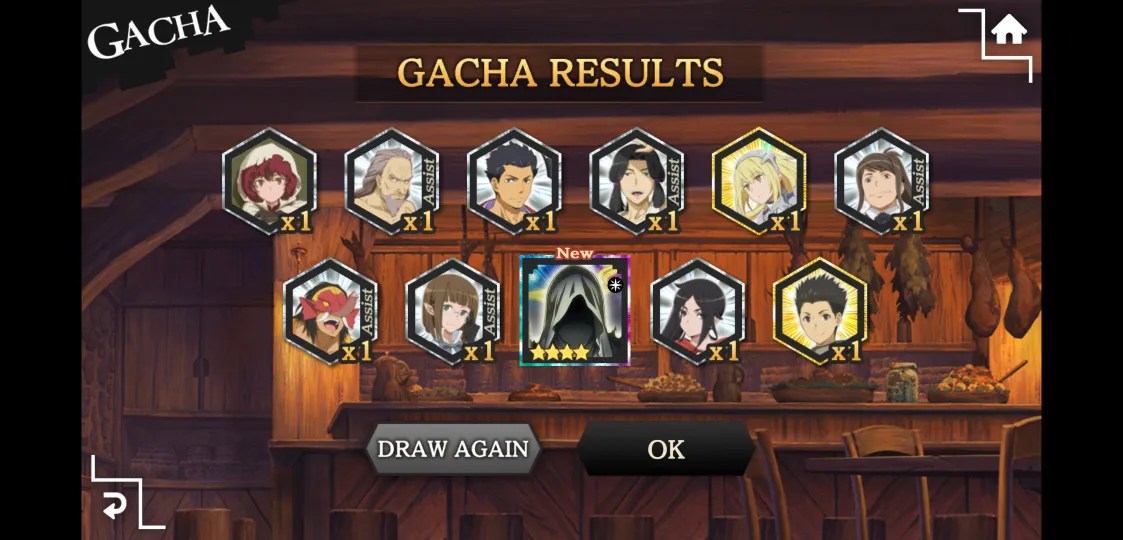Select the red-haired girl result tile
This screenshot has height=540, width=1123.
point(269,181)
